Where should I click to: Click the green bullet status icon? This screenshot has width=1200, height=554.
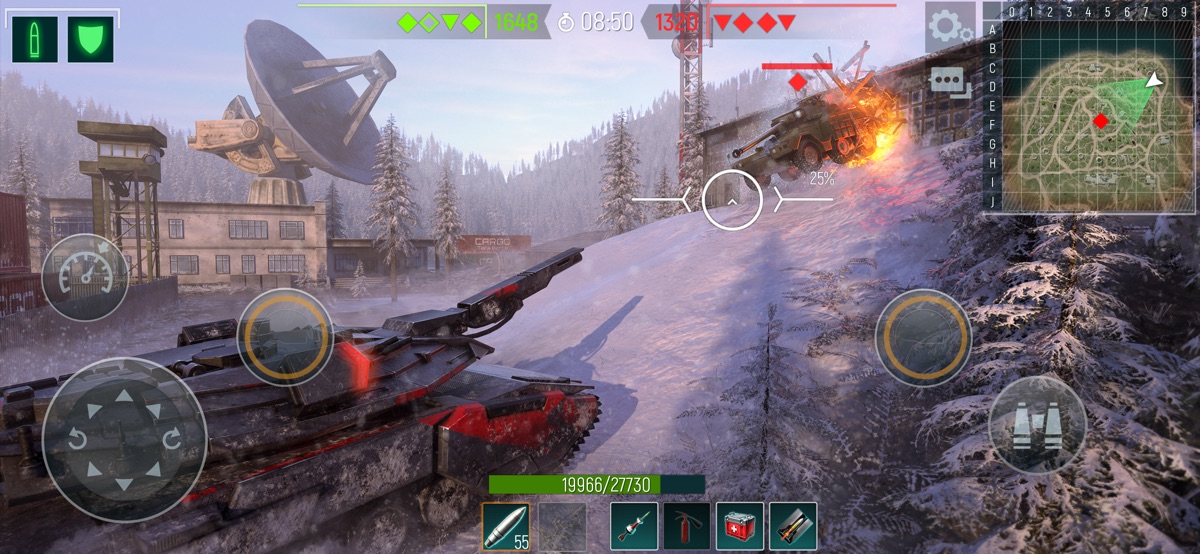click(35, 39)
